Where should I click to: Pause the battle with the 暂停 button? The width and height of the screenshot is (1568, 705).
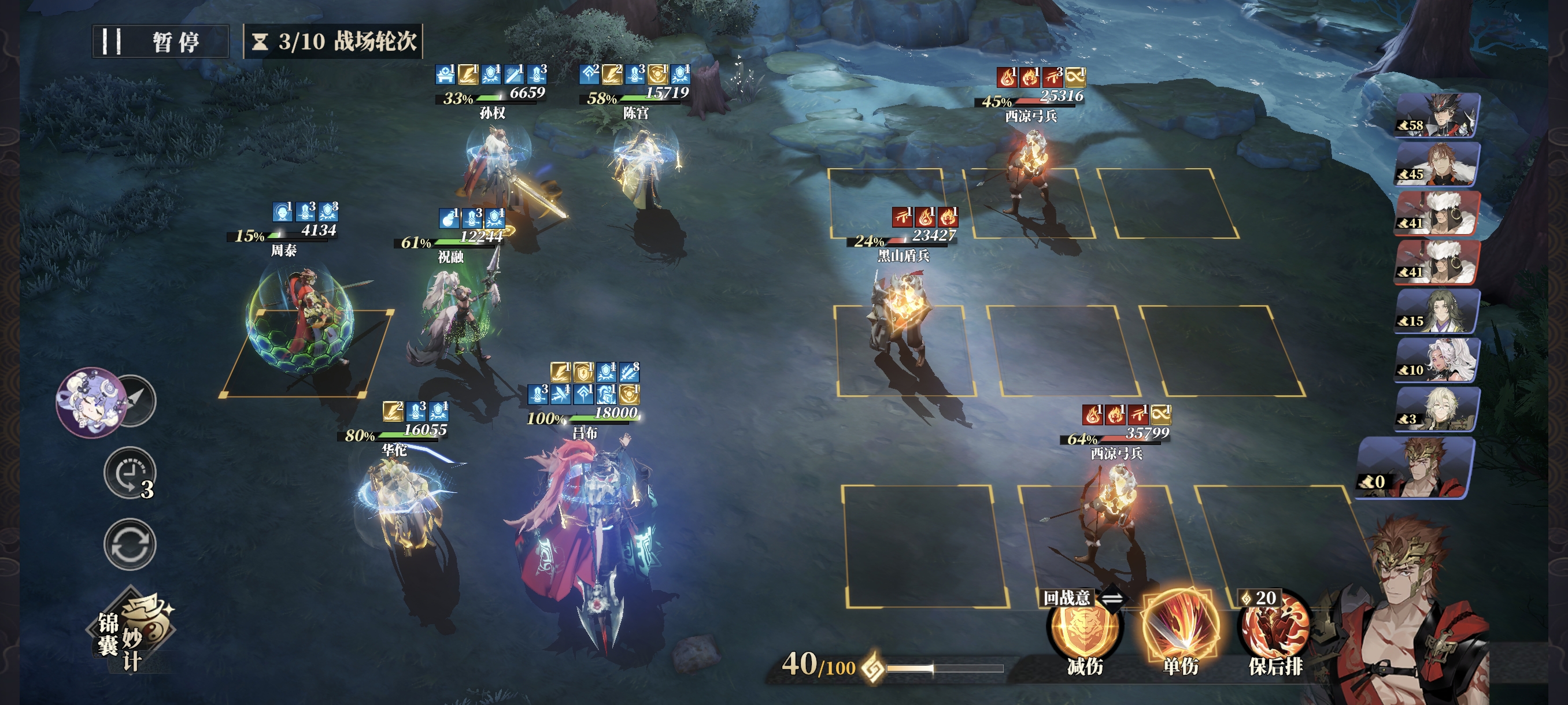pos(160,42)
